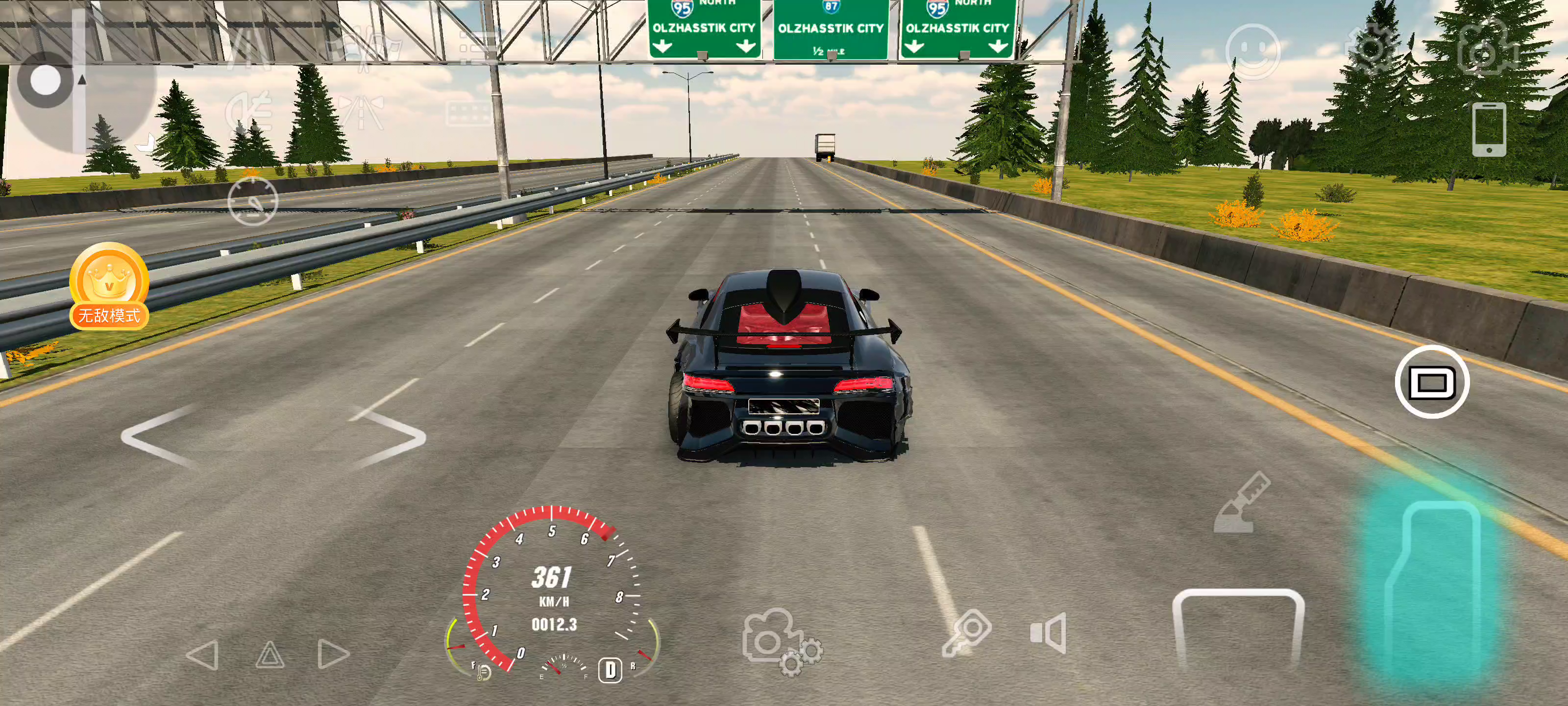Pull the handbrake lever icon

(1241, 503)
